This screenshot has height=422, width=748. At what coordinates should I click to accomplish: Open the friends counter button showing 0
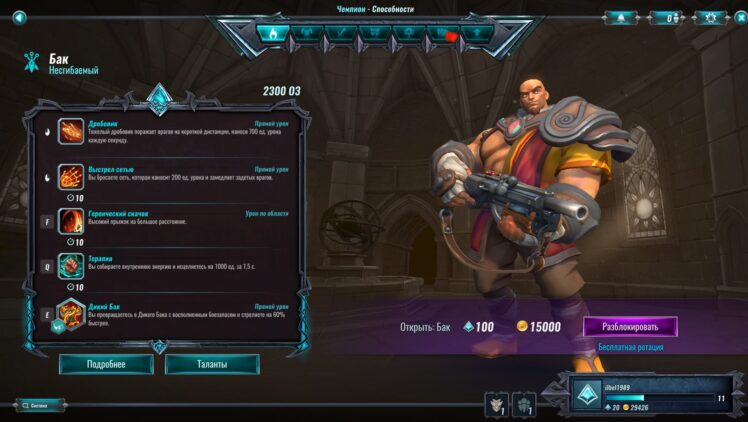665,17
